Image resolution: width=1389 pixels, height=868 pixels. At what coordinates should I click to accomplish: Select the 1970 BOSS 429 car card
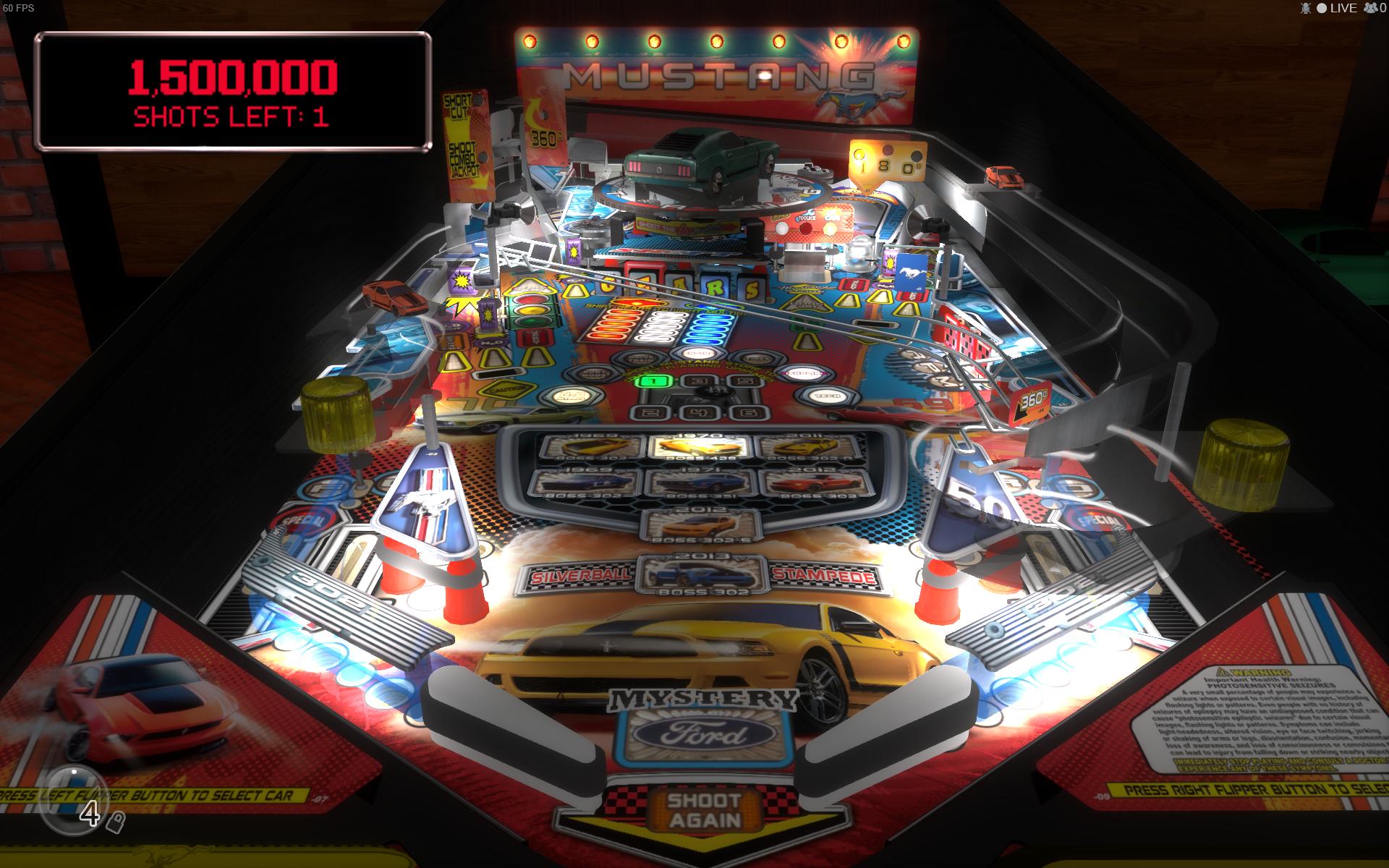click(x=697, y=446)
